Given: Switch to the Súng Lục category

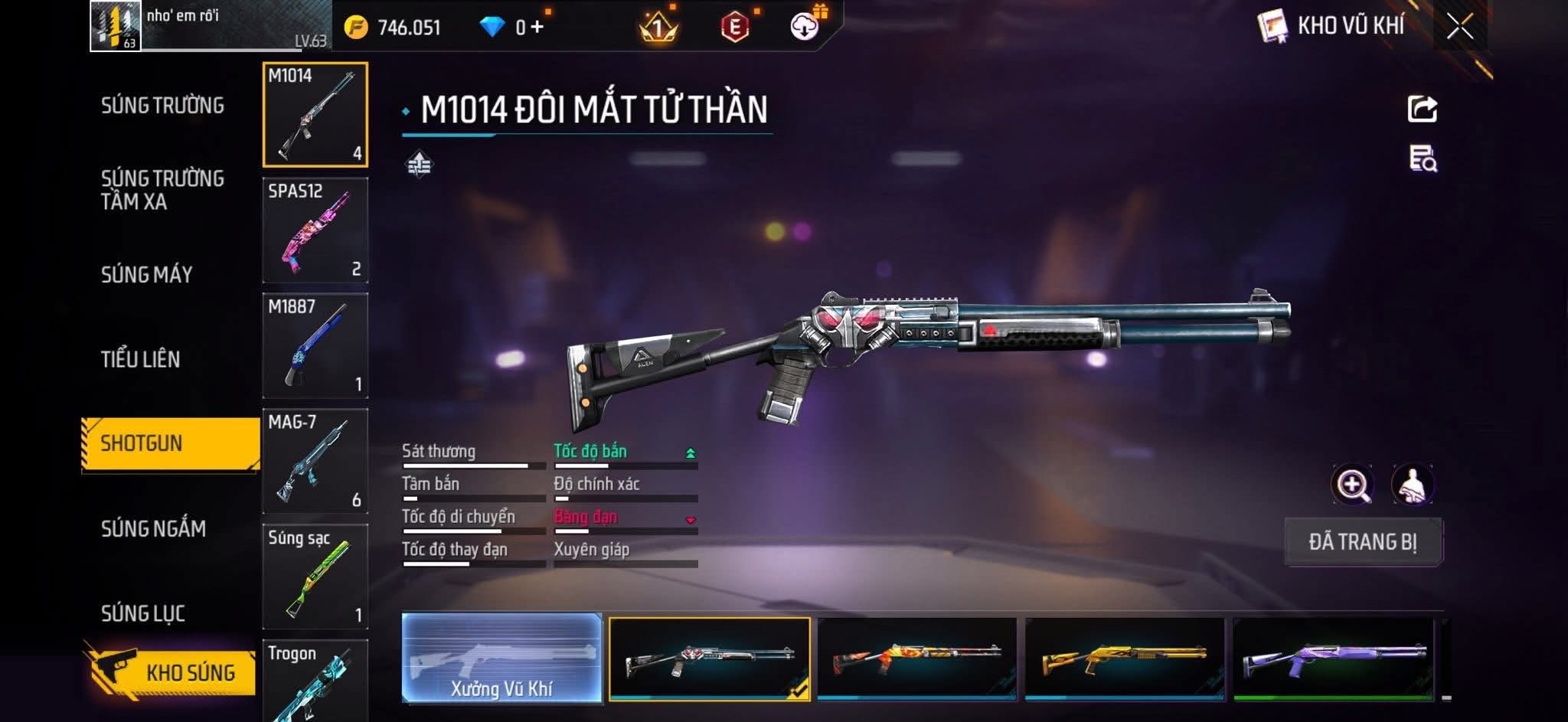Looking at the screenshot, I should coord(143,613).
